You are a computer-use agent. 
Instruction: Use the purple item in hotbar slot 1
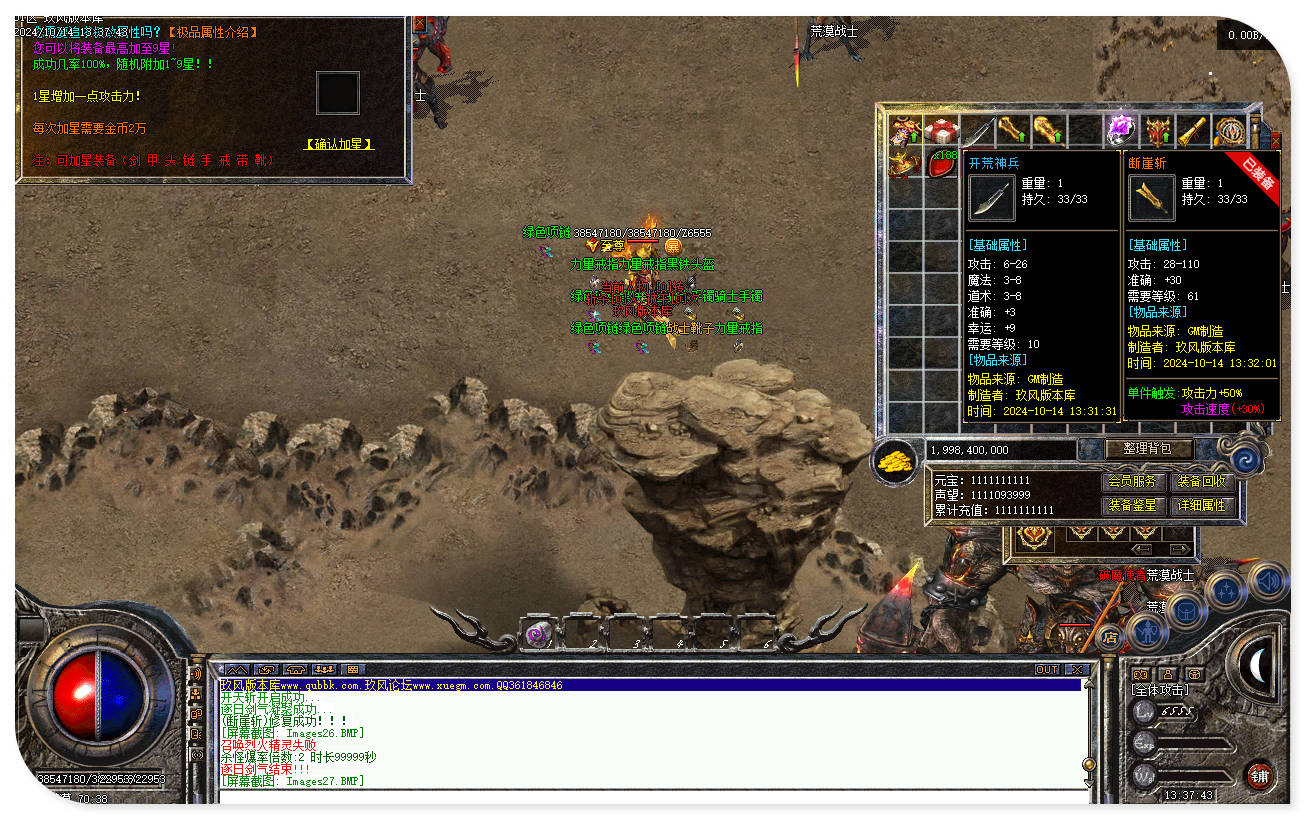click(x=538, y=633)
